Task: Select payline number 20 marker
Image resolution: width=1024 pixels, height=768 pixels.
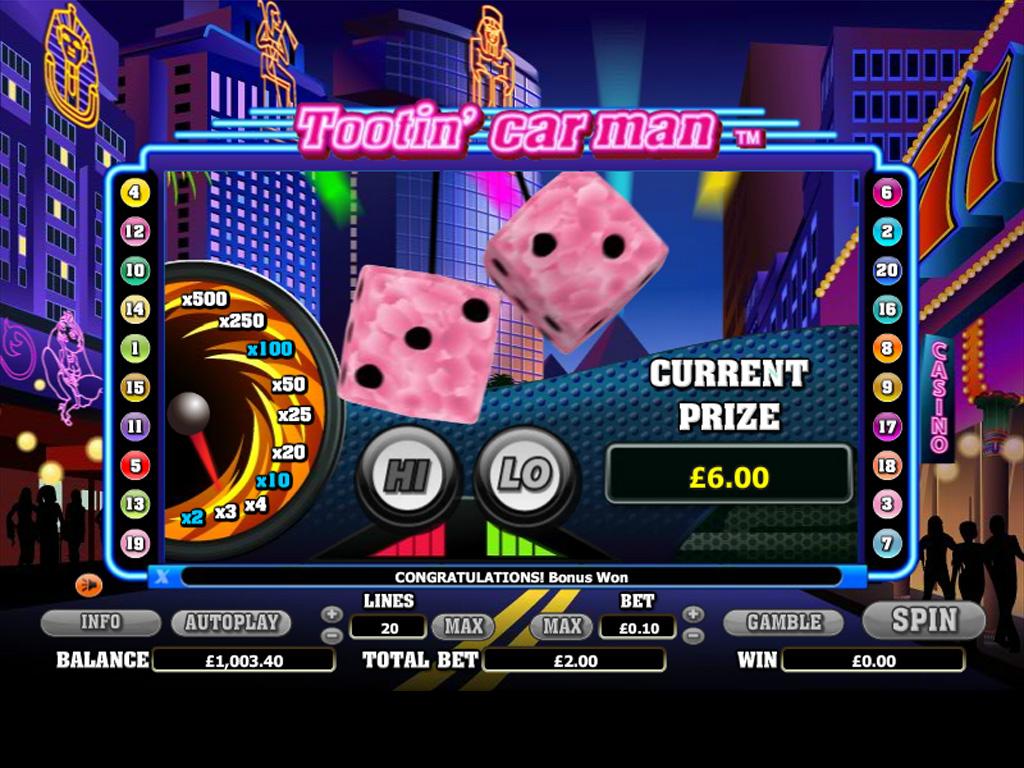Action: coord(887,270)
